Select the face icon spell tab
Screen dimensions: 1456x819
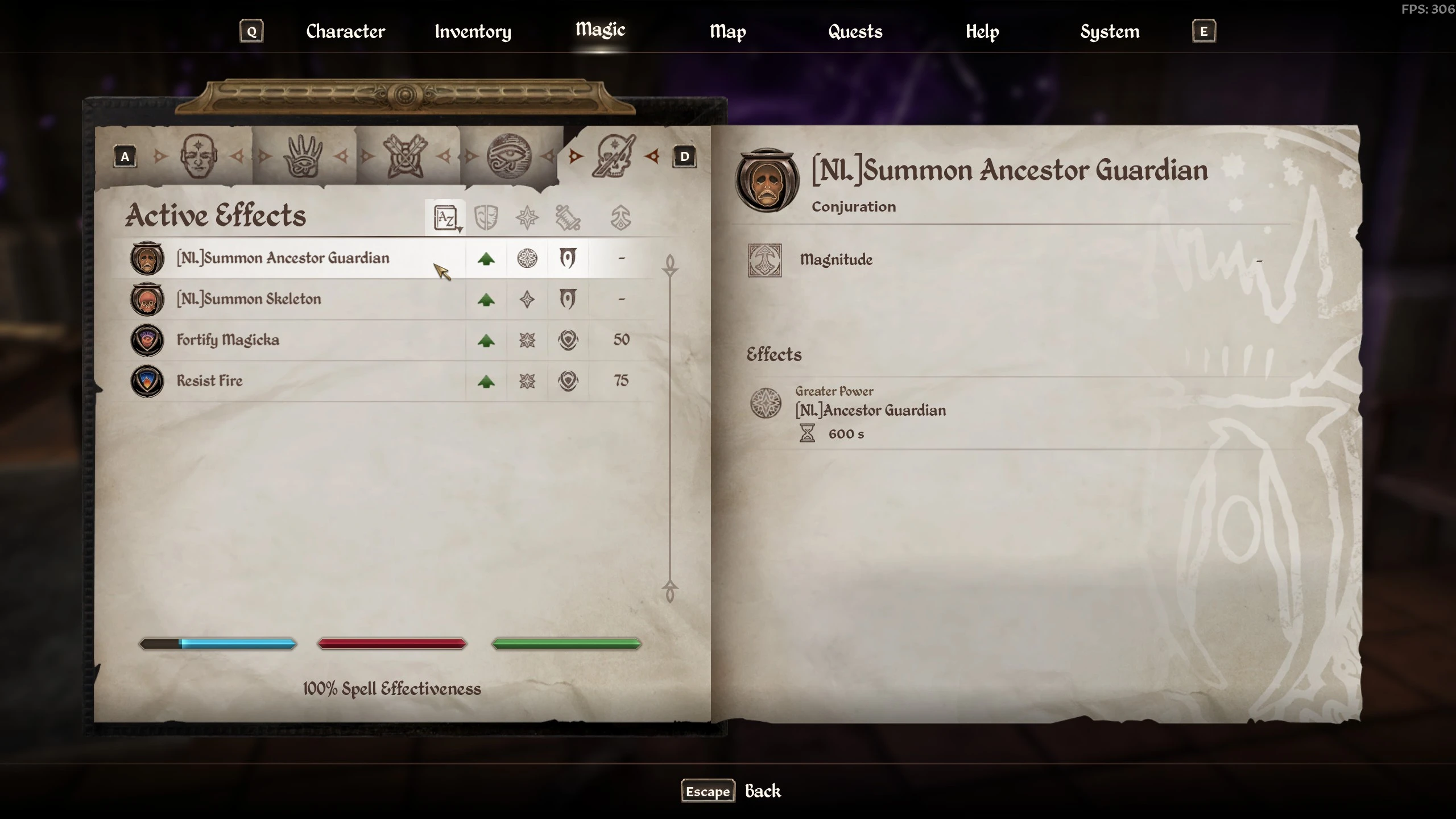198,156
